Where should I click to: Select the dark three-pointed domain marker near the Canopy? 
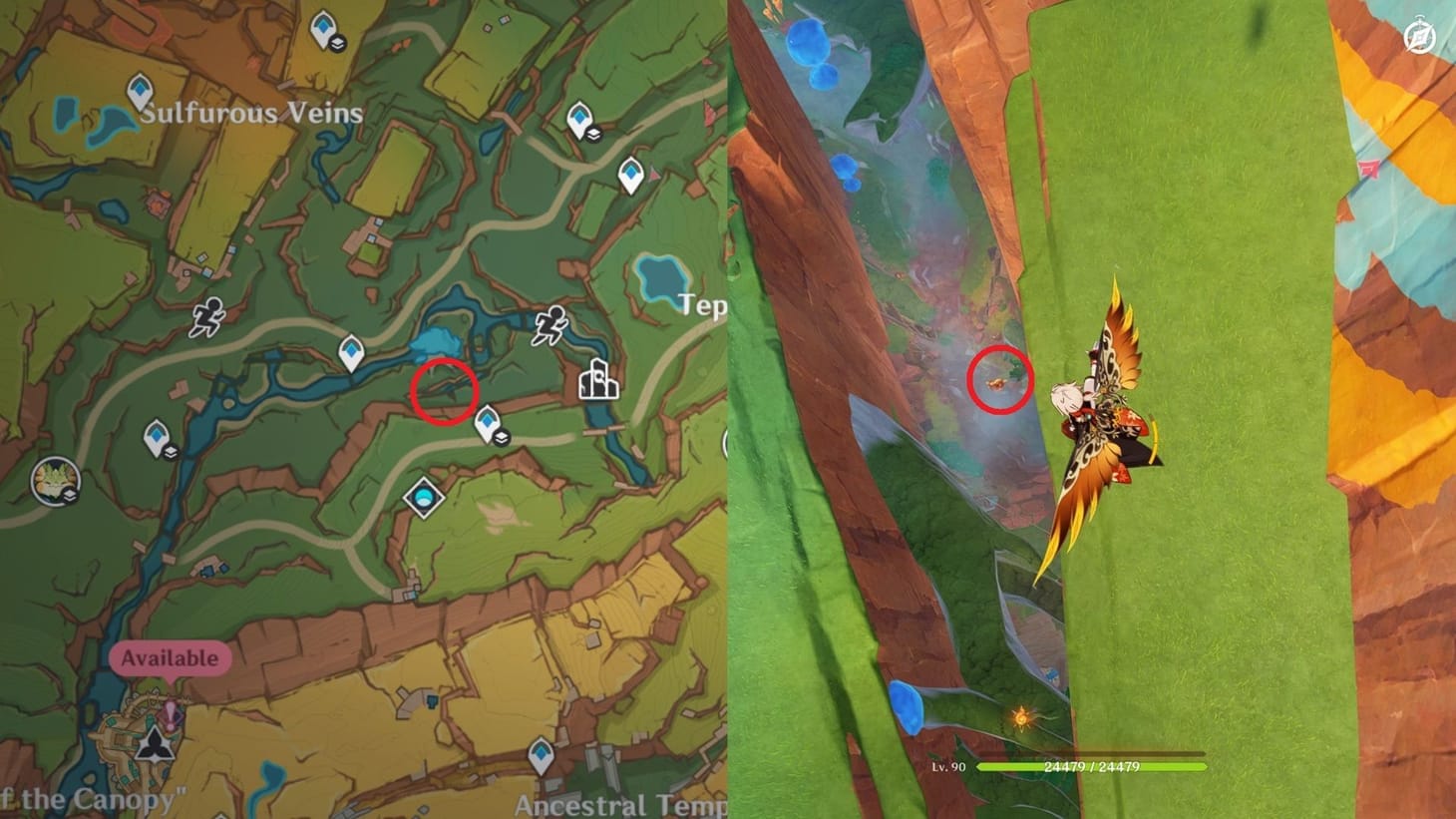click(156, 746)
